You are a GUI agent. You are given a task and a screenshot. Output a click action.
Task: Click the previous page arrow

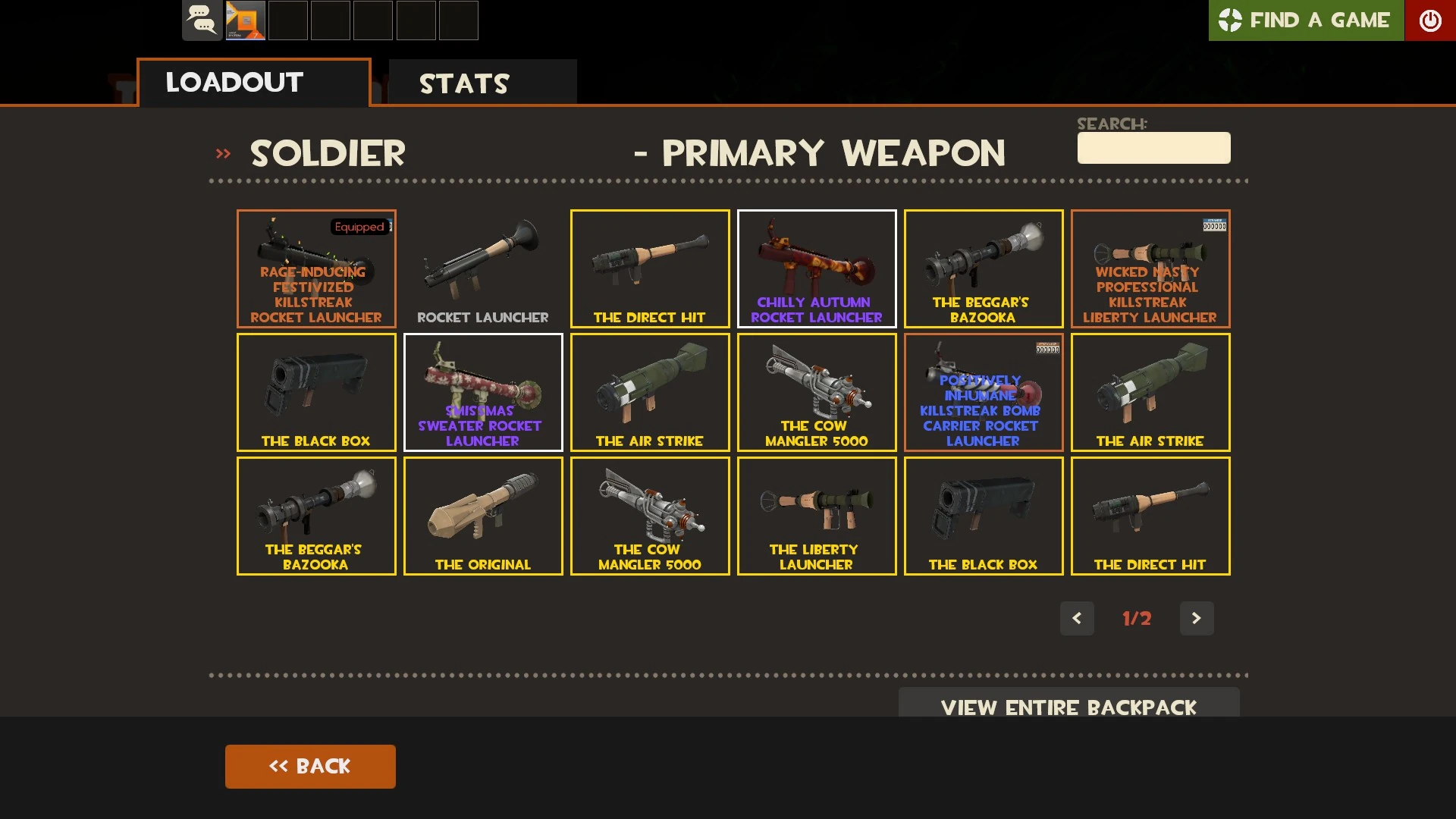(1077, 618)
